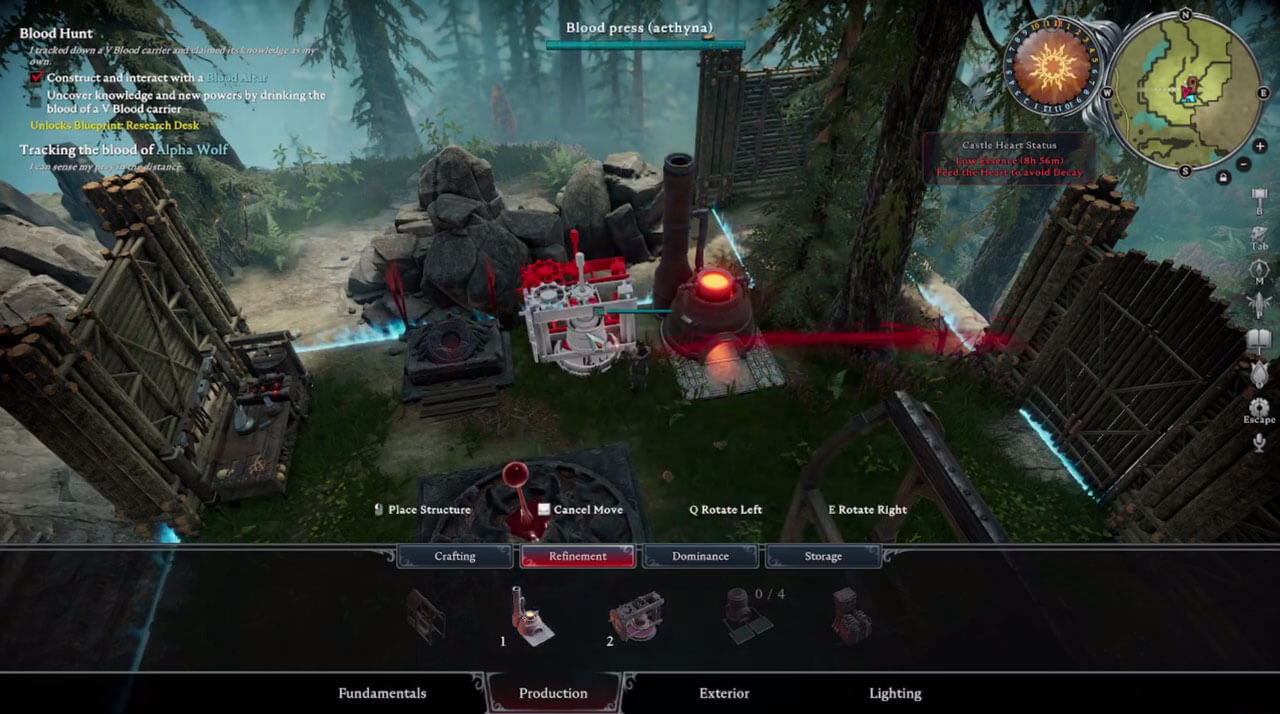Image resolution: width=1280 pixels, height=714 pixels.
Task: Select the structure showing 0 / 4
Action: point(743,614)
